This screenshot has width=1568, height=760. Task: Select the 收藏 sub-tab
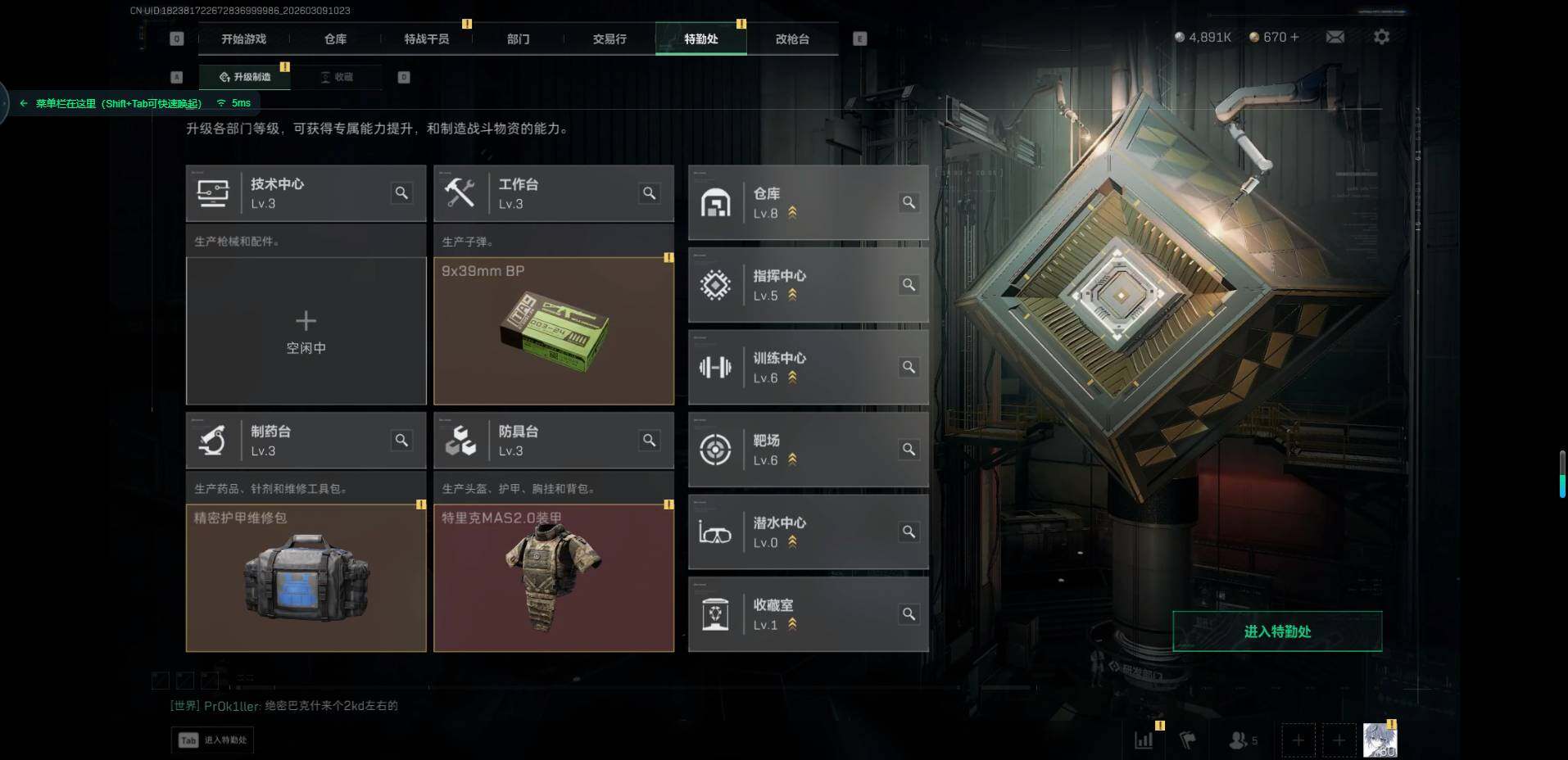(337, 77)
